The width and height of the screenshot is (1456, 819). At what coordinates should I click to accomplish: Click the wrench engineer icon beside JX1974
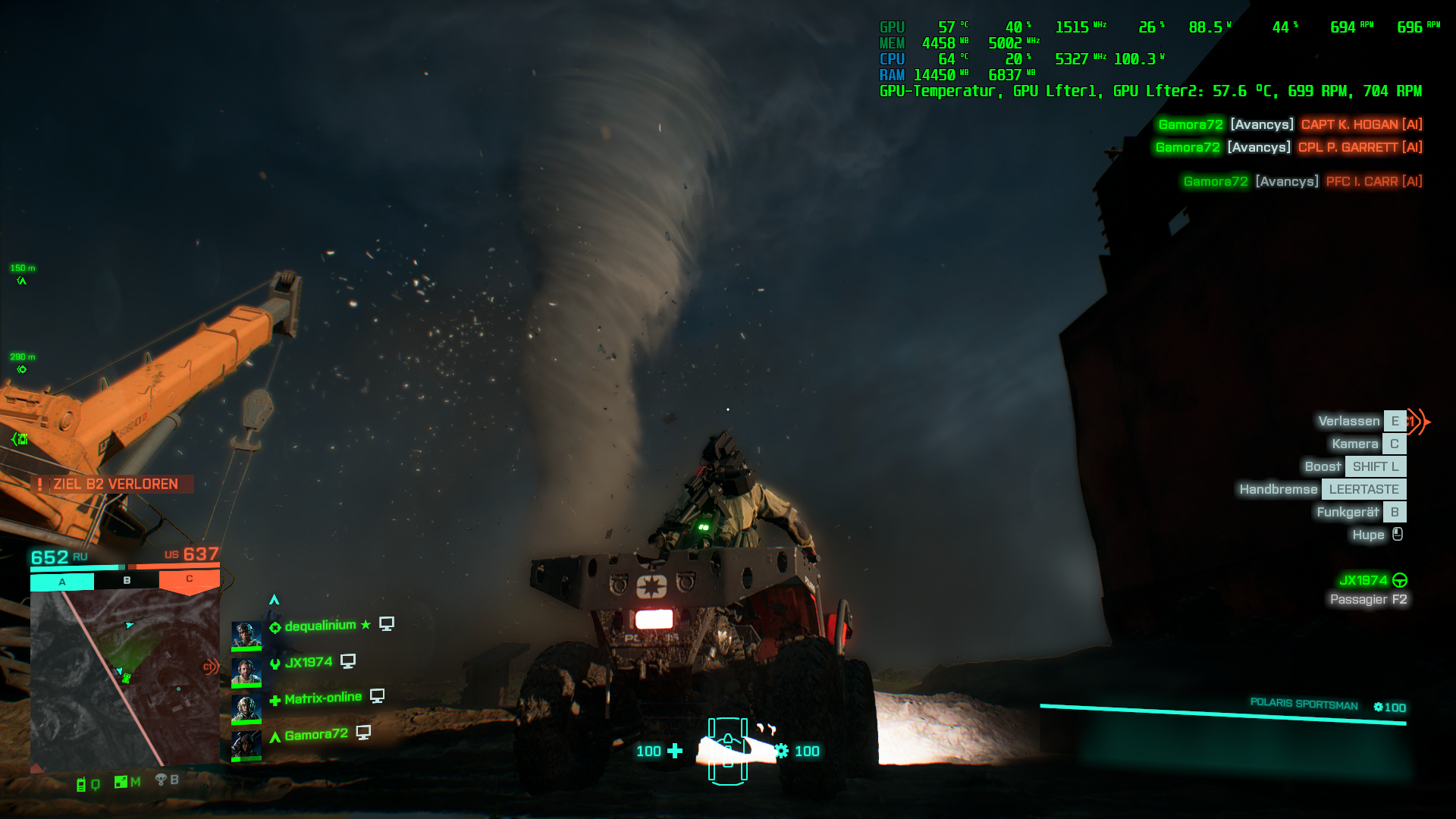tap(275, 664)
